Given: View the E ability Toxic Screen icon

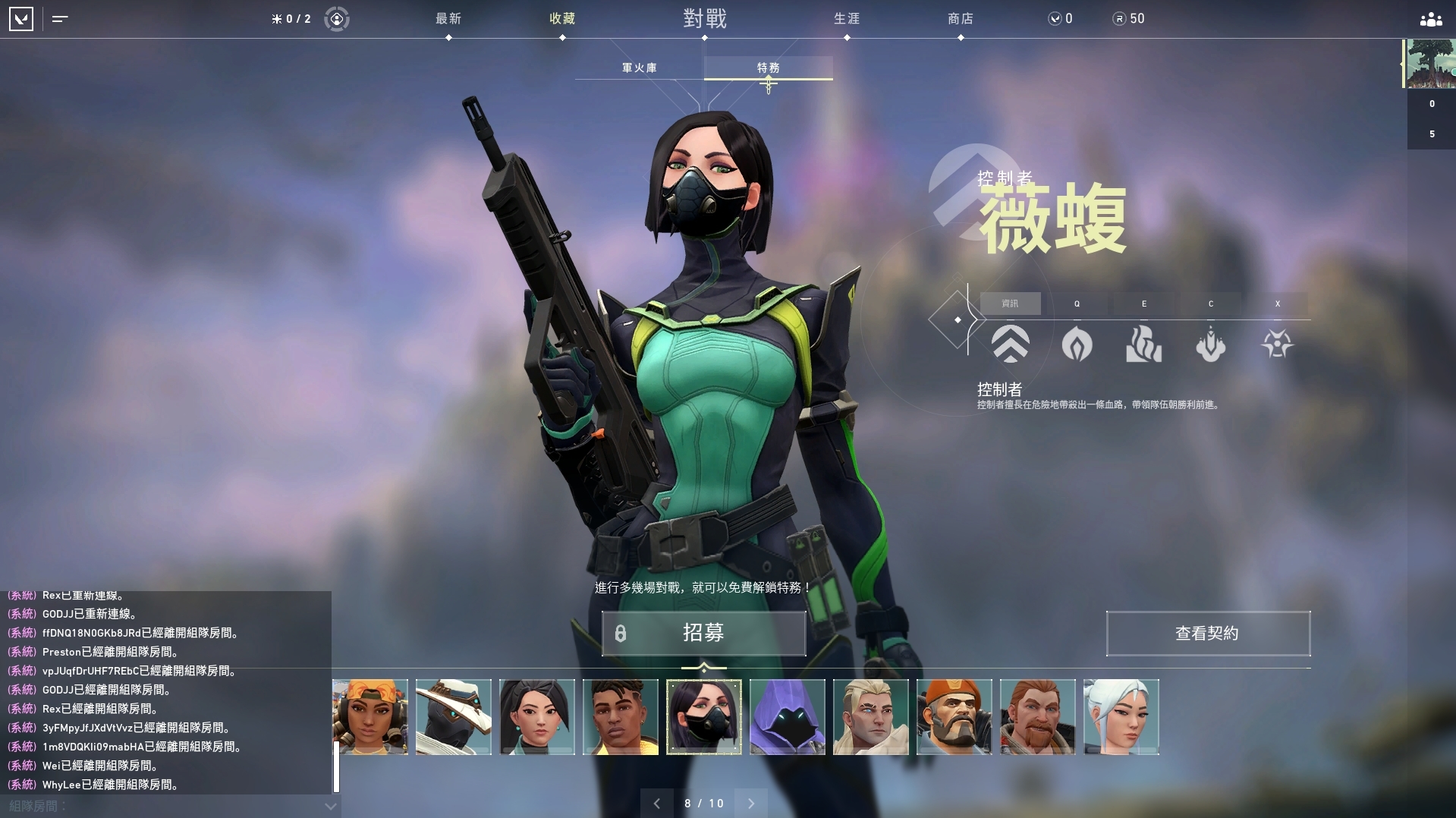Looking at the screenshot, I should [1143, 345].
